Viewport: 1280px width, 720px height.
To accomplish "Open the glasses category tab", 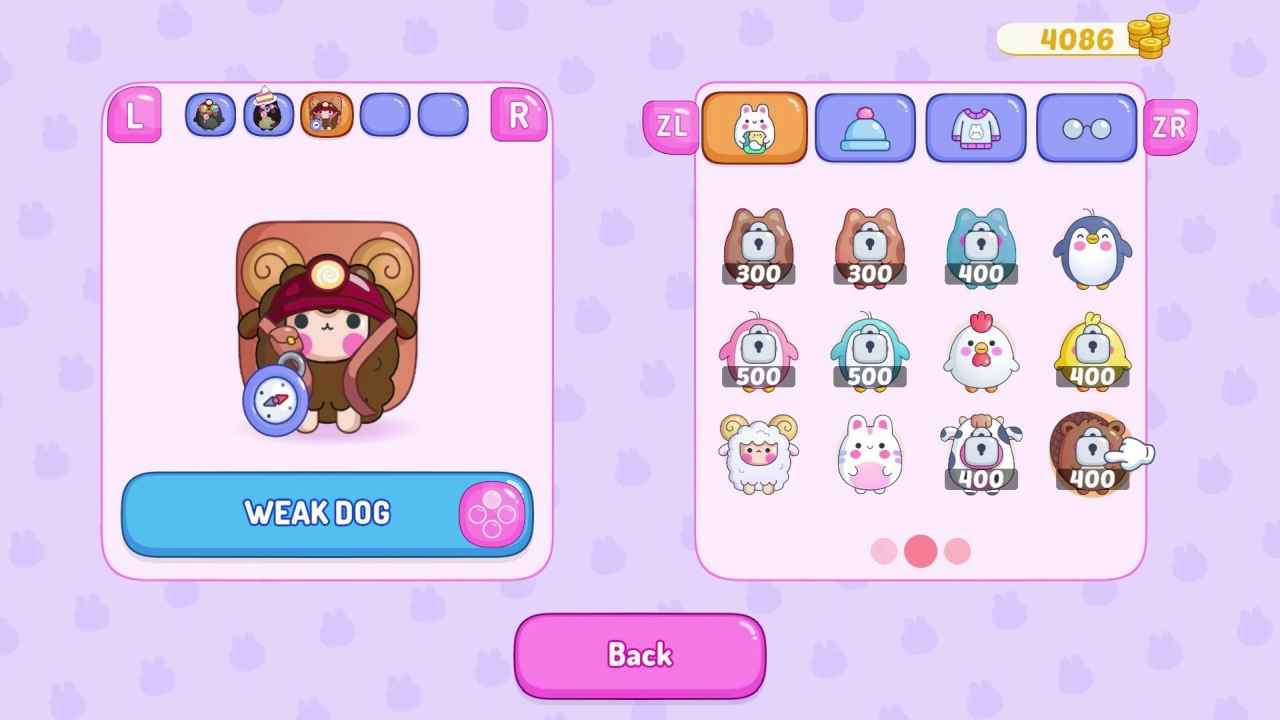I will coord(1087,128).
